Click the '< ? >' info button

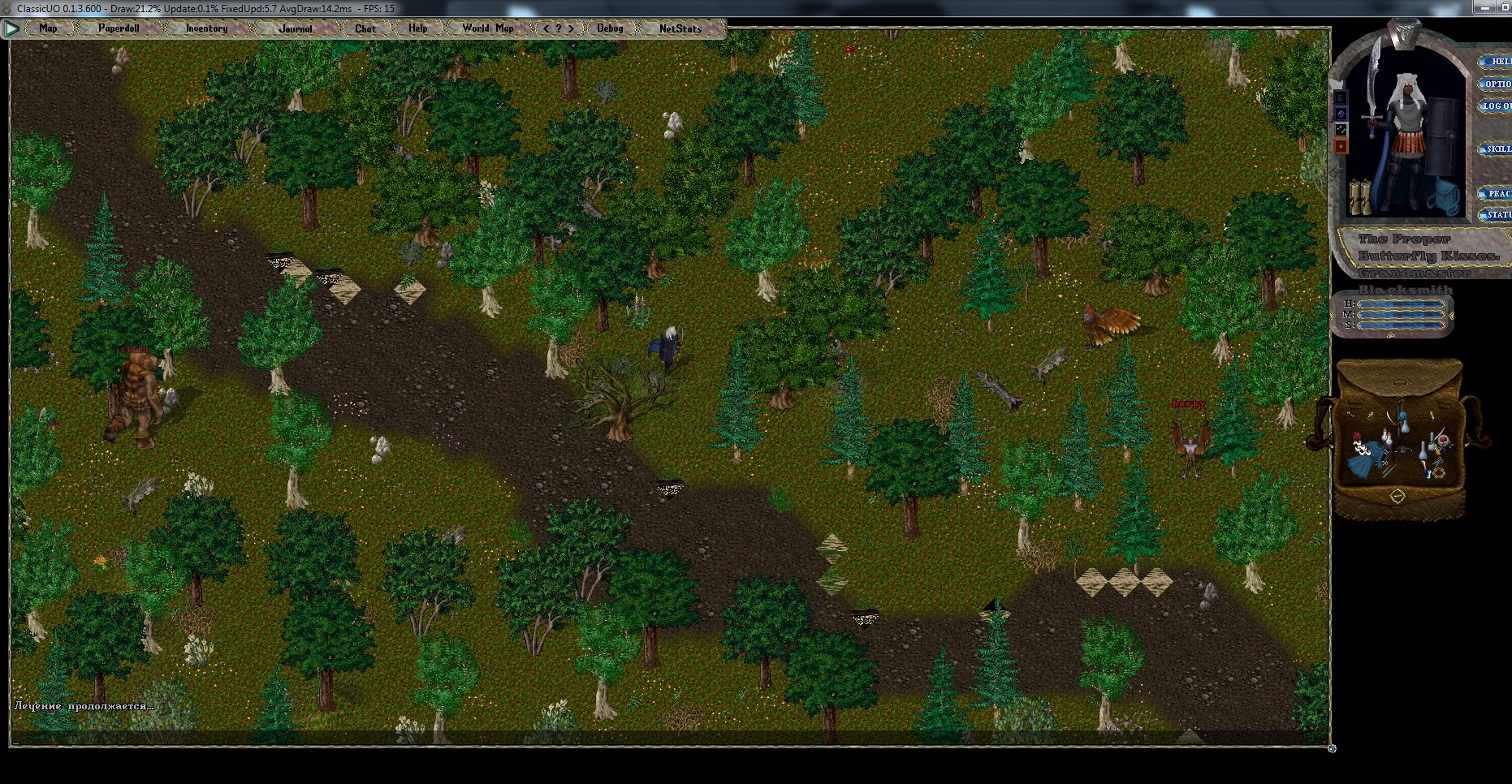pyautogui.click(x=558, y=28)
